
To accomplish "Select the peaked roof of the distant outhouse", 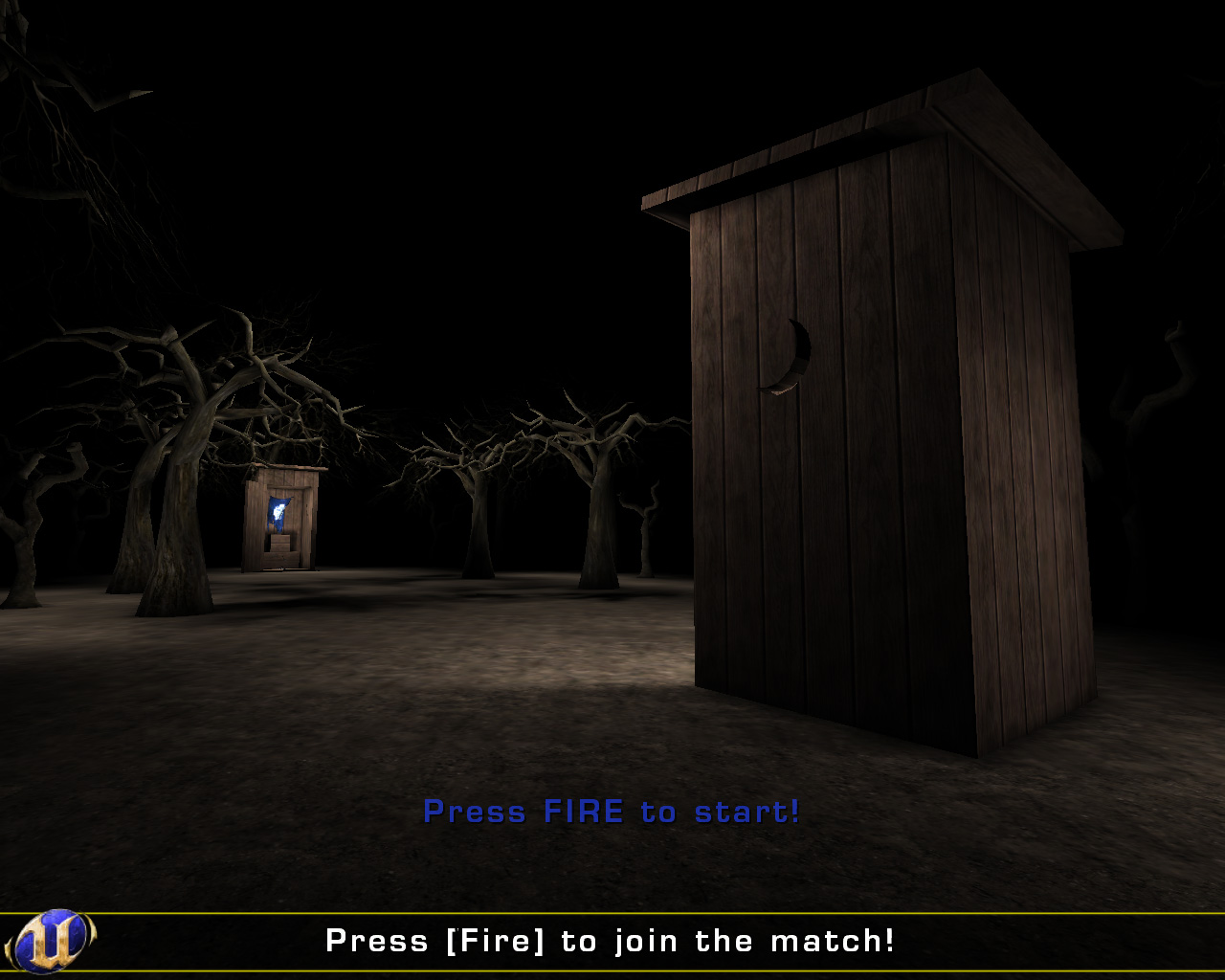I will (283, 465).
